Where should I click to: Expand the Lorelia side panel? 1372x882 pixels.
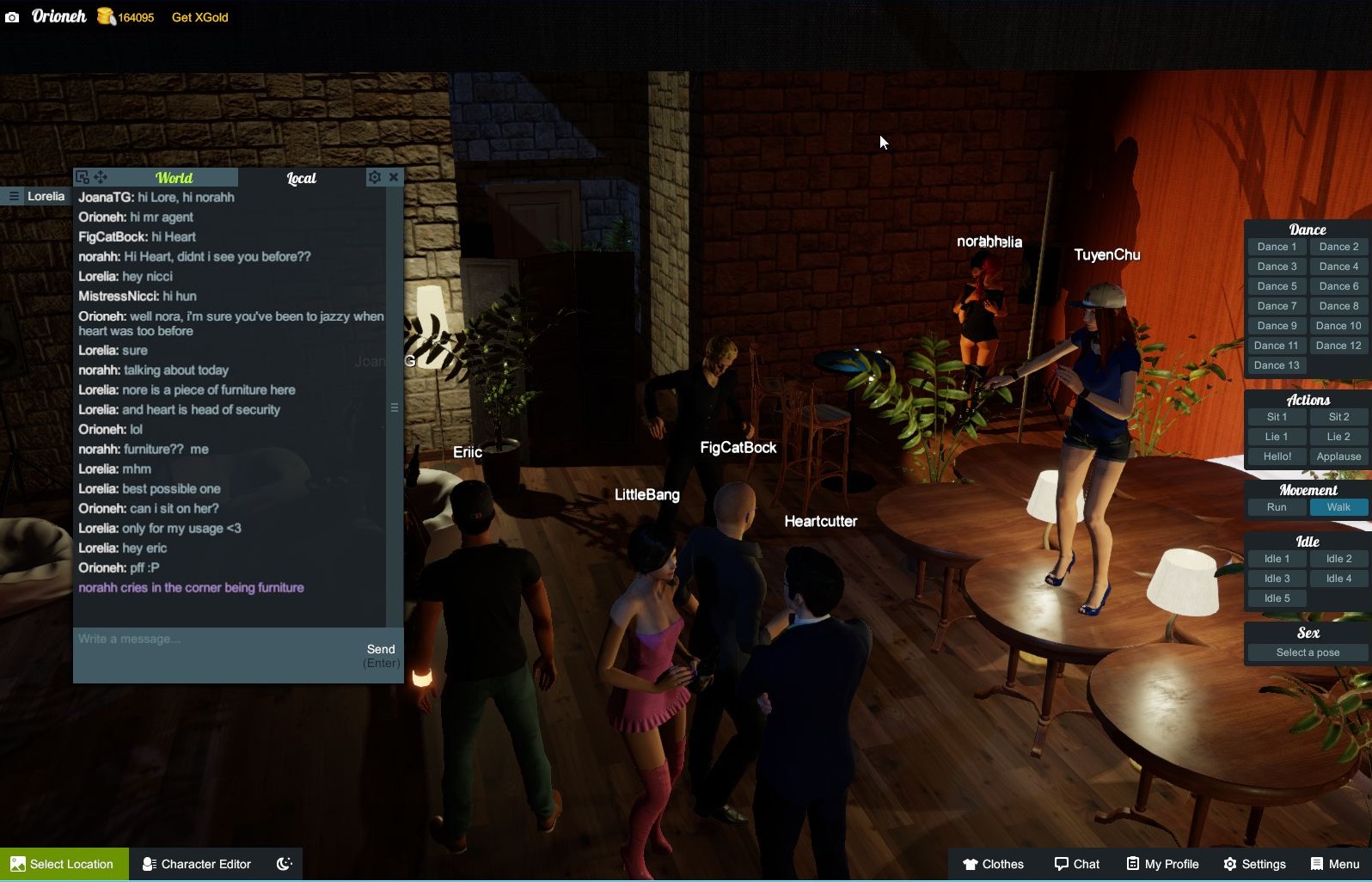(x=14, y=196)
